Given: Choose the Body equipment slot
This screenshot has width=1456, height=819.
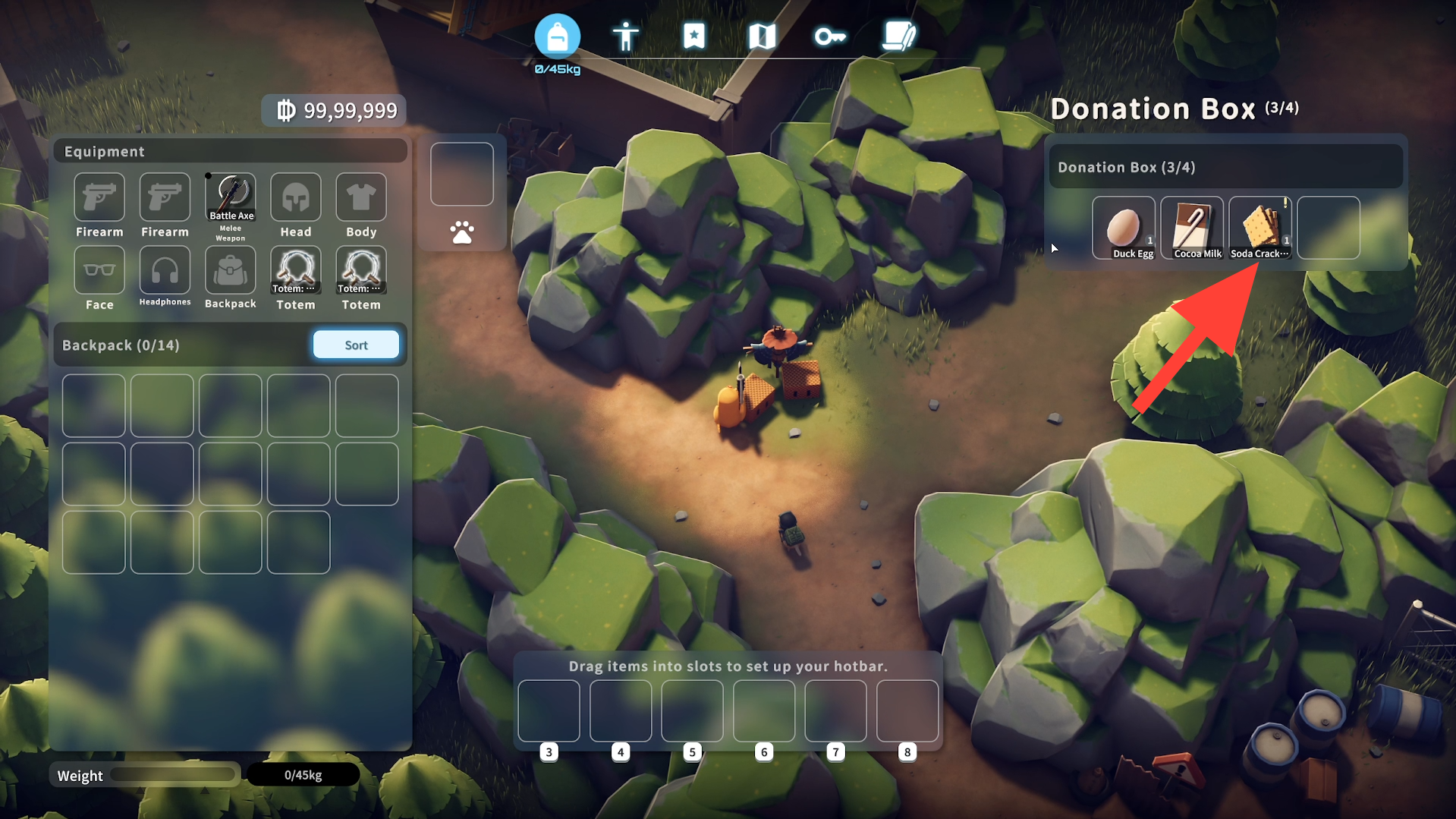Looking at the screenshot, I should coord(361,197).
